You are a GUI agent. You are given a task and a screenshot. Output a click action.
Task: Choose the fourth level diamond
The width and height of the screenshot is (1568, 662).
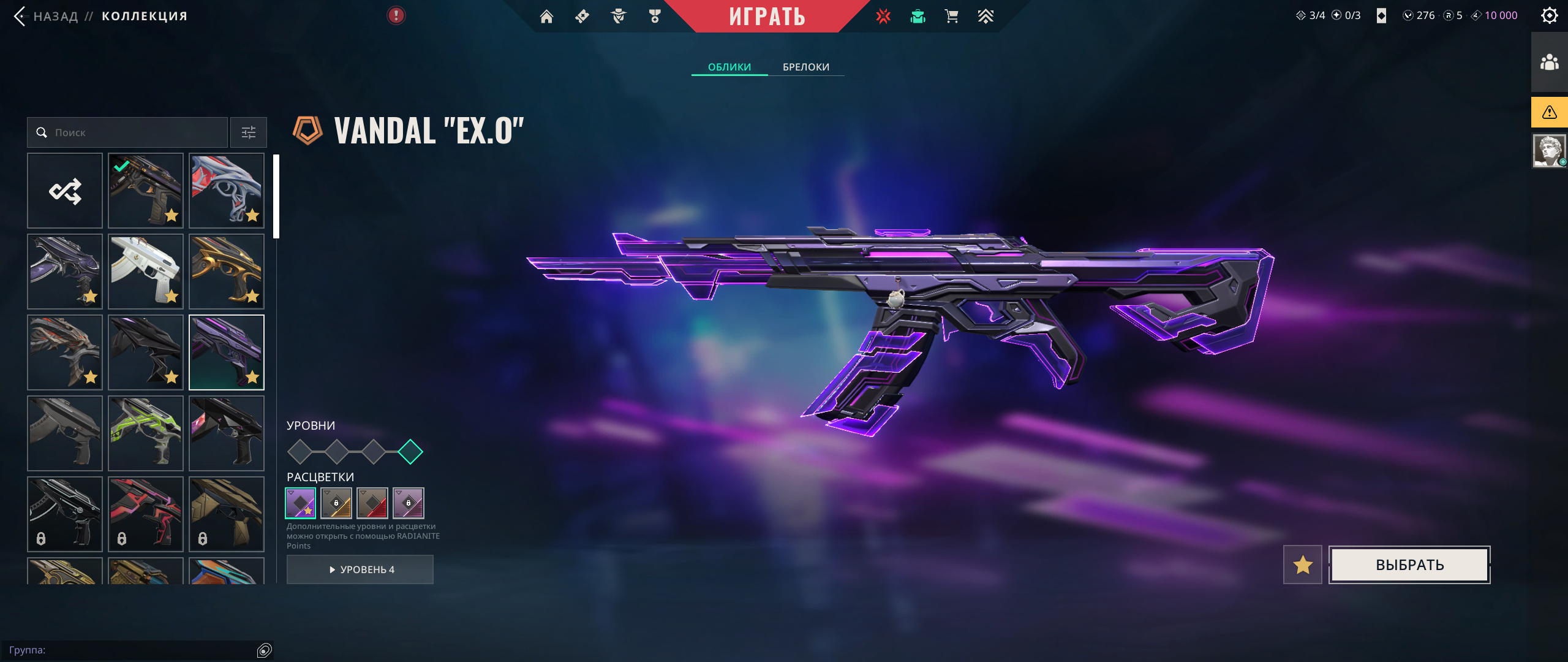(x=410, y=452)
